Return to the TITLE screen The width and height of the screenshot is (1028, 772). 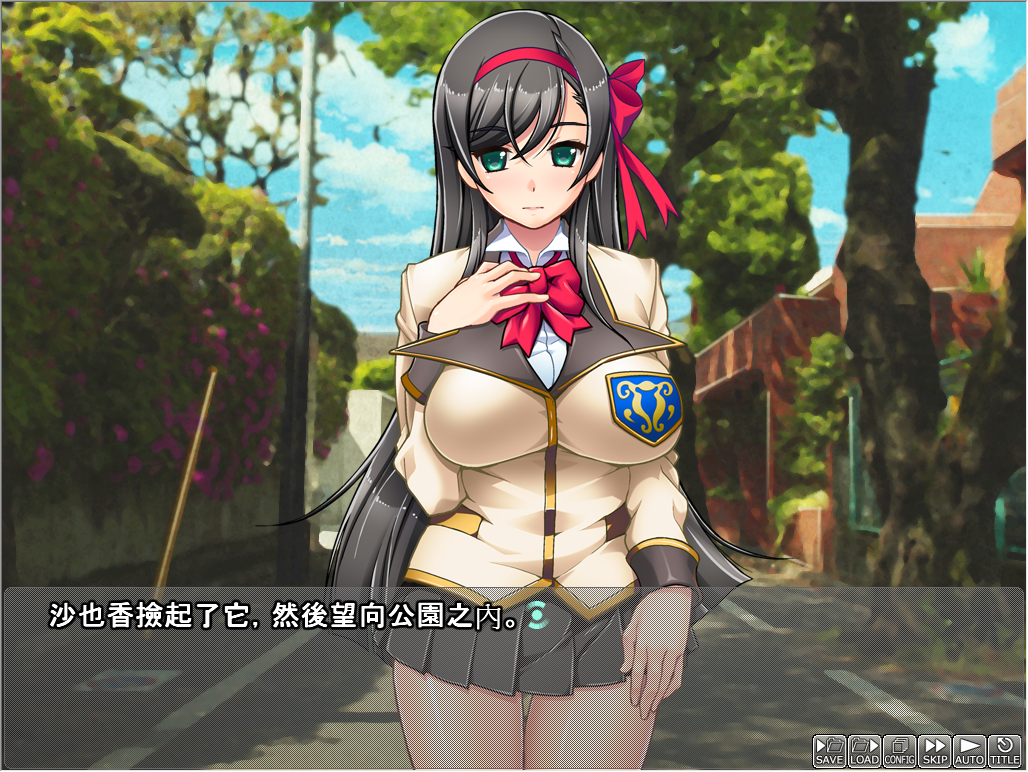pos(1004,751)
